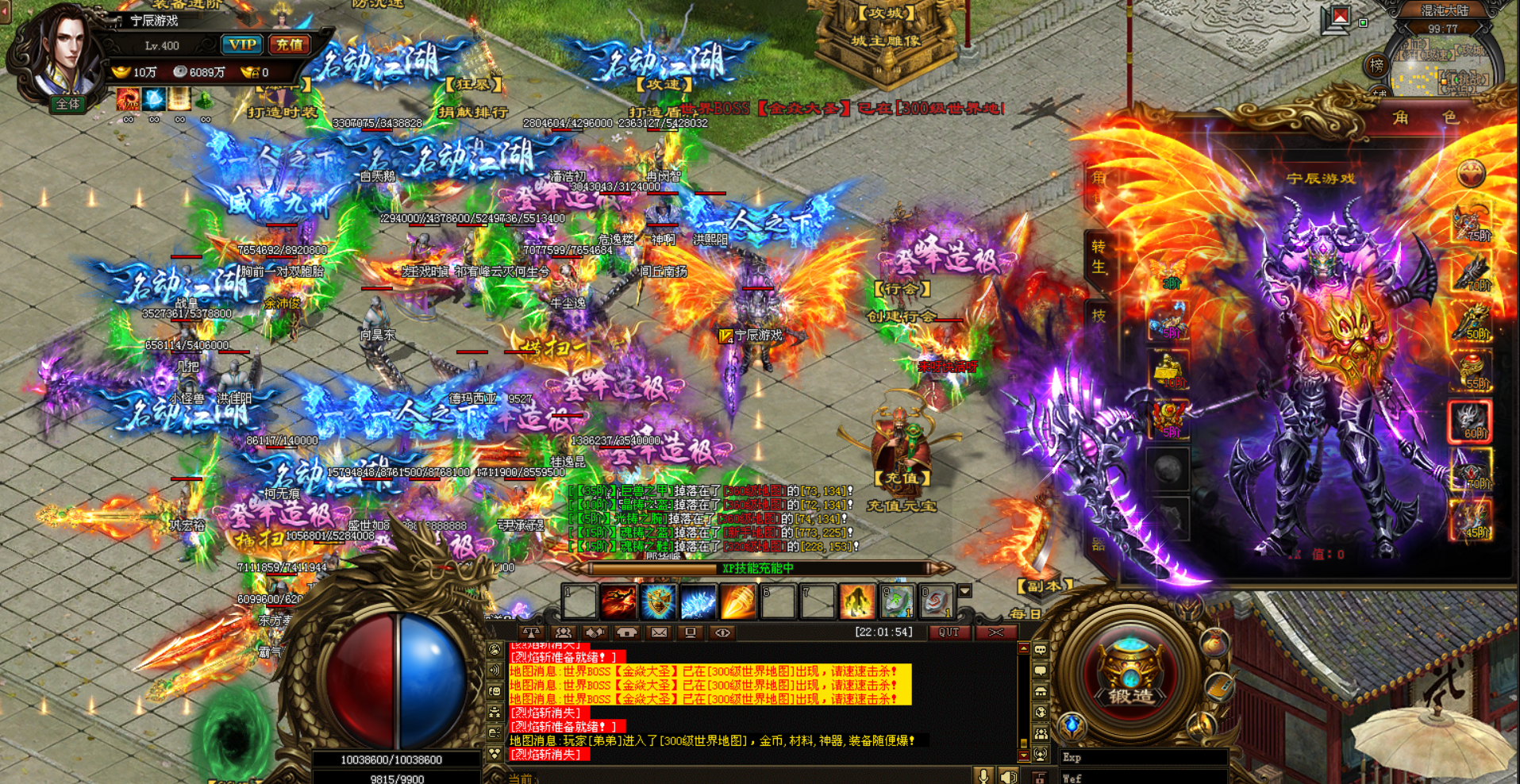Activate the flaming slash skill

(618, 602)
